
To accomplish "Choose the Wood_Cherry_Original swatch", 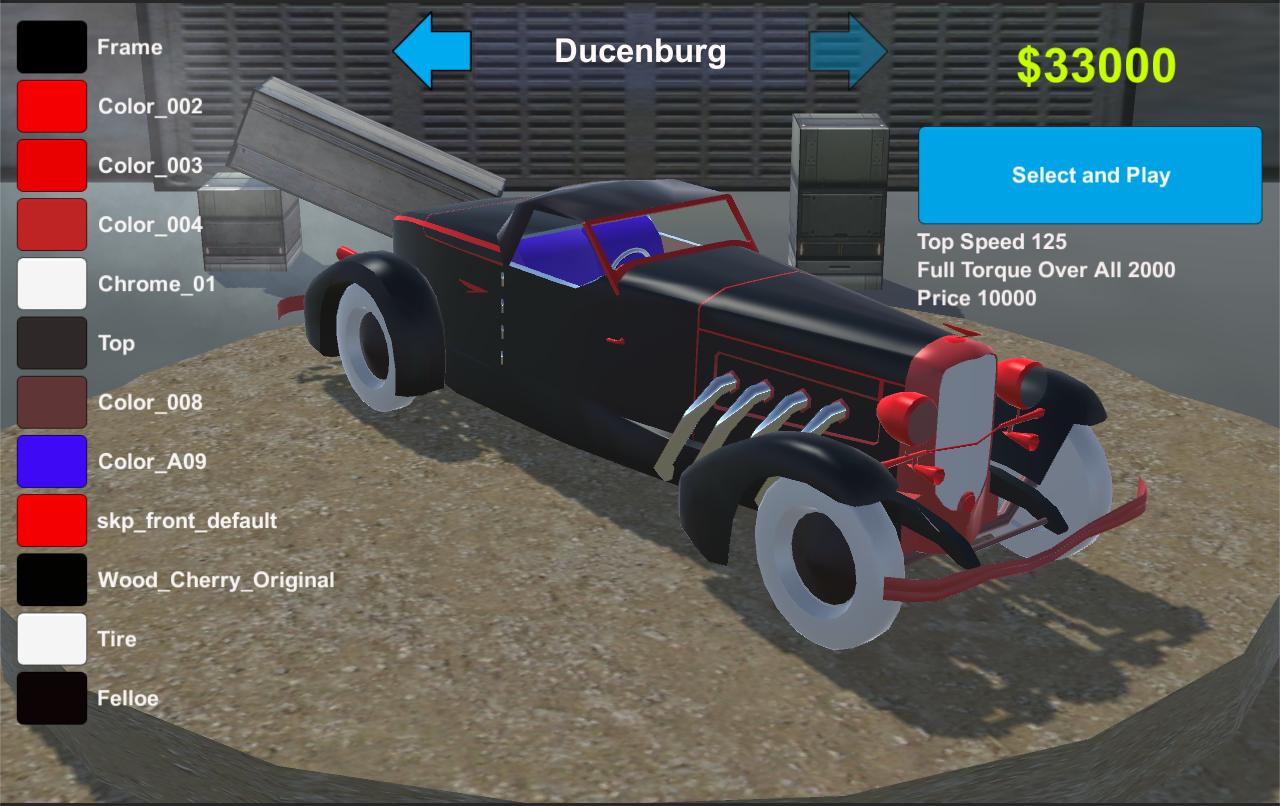I will pos(51,579).
